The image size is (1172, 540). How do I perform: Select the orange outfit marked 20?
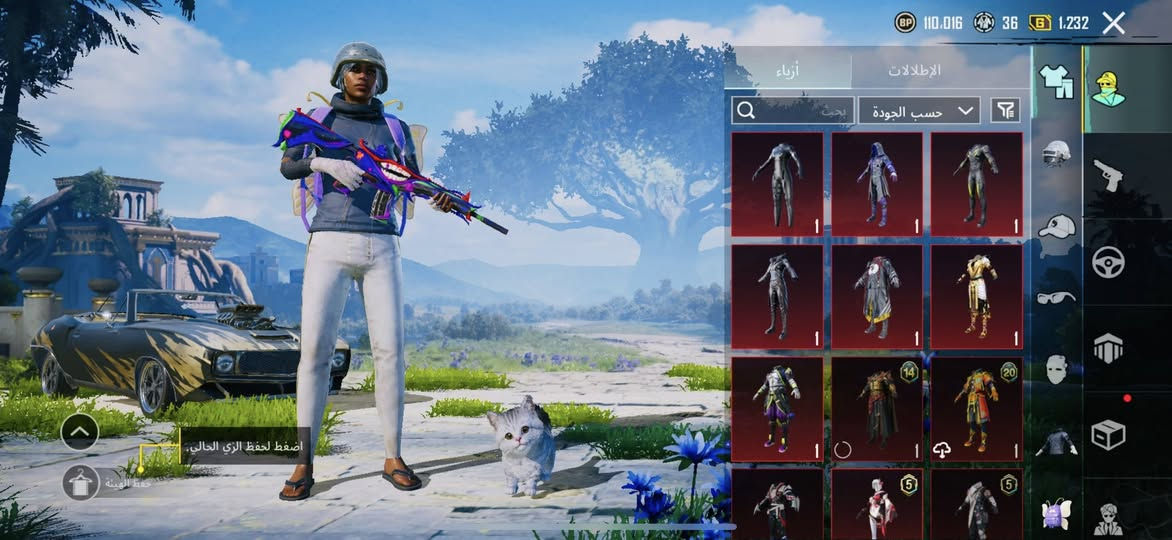[x=976, y=409]
